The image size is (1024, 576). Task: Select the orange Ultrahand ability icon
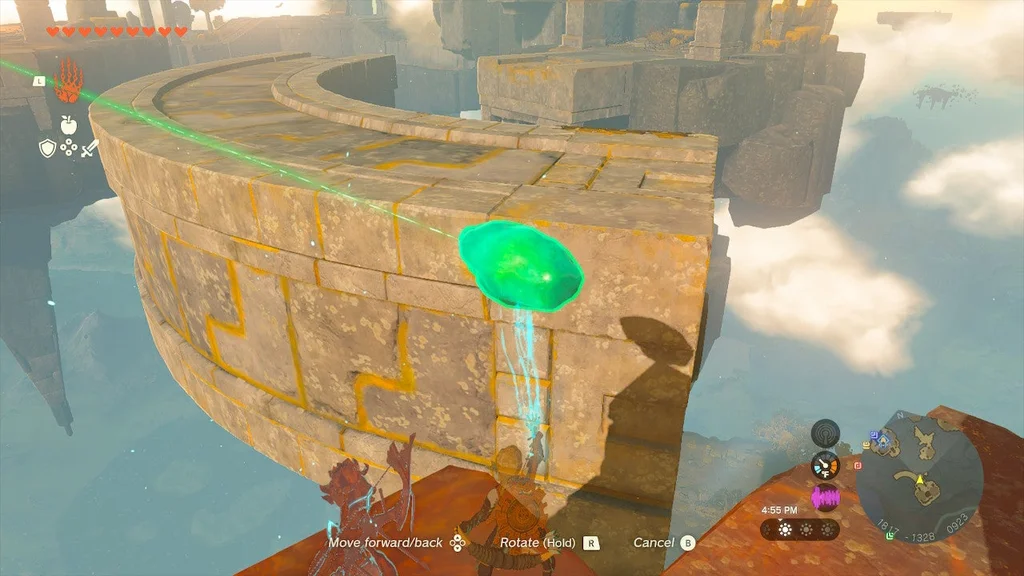68,81
